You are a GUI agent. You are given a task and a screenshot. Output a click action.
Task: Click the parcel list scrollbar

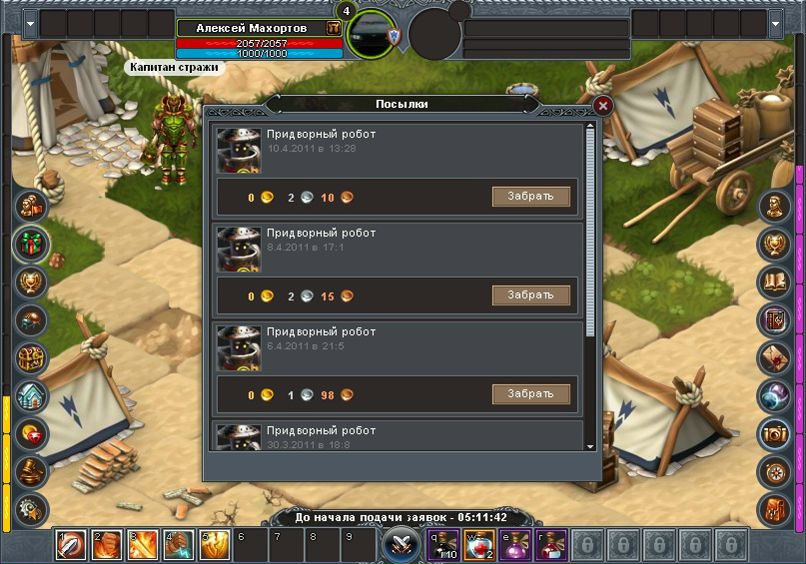pos(590,230)
